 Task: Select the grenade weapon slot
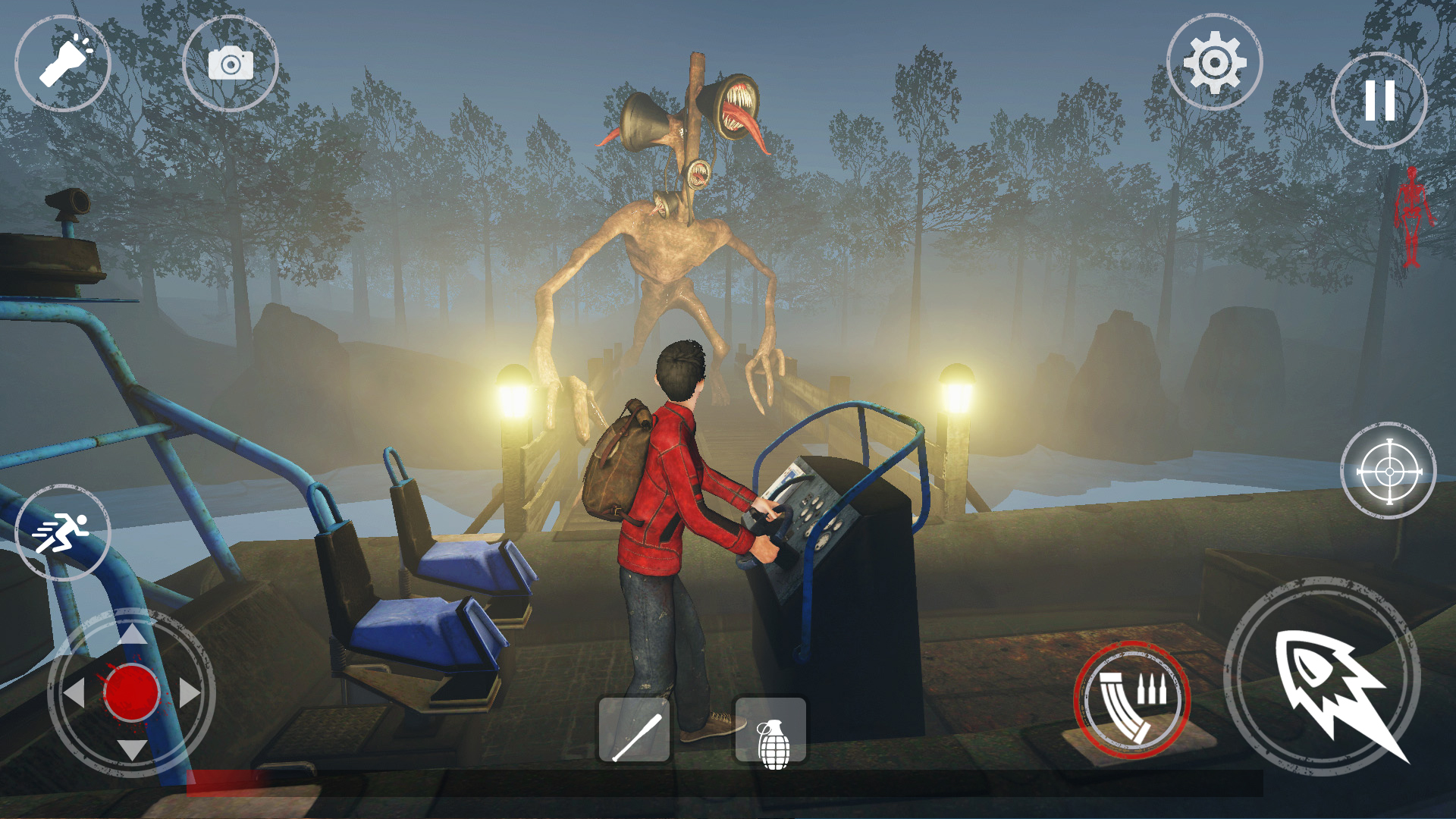click(x=770, y=730)
